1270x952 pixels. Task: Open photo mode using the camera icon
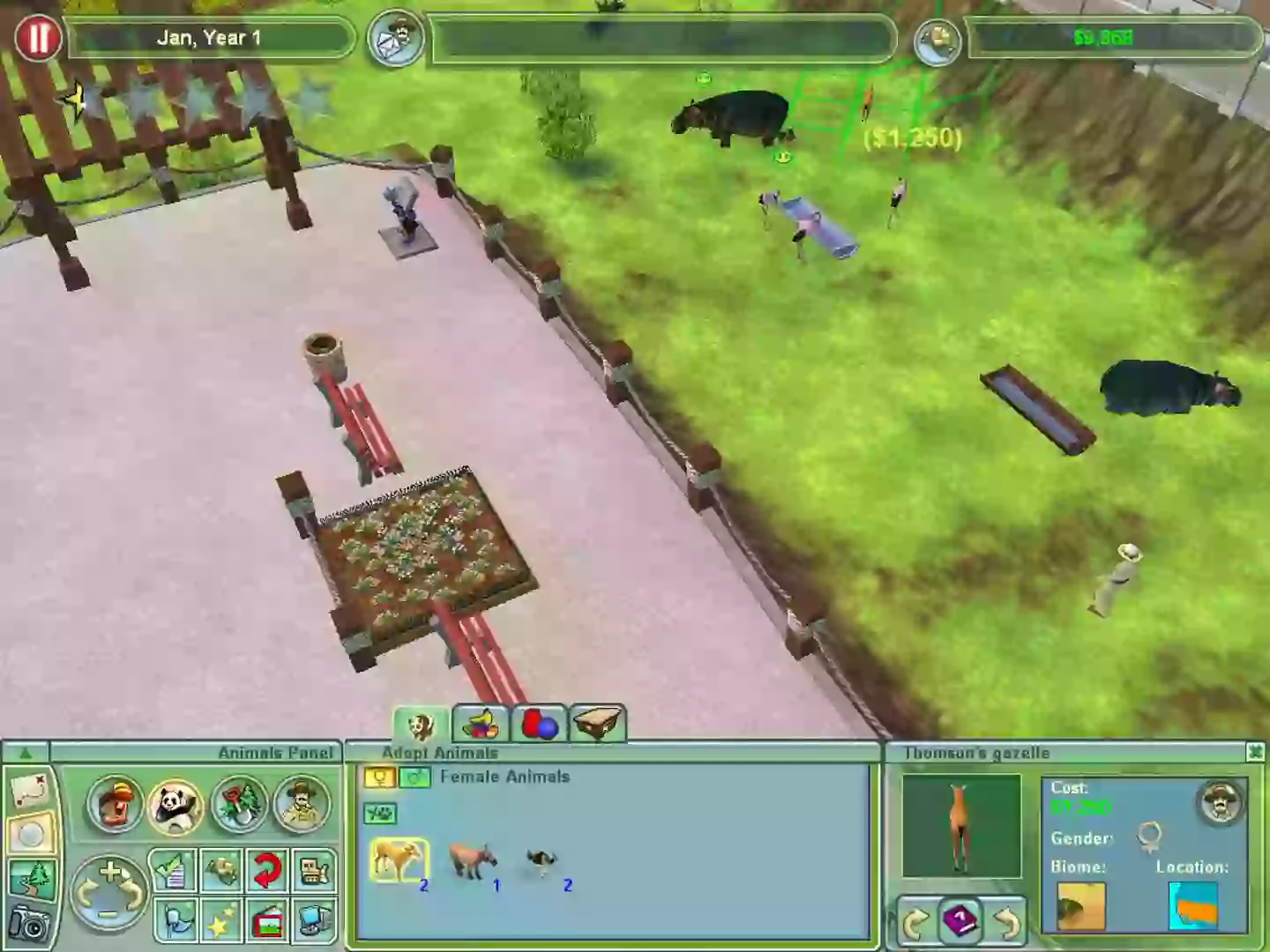pyautogui.click(x=32, y=924)
